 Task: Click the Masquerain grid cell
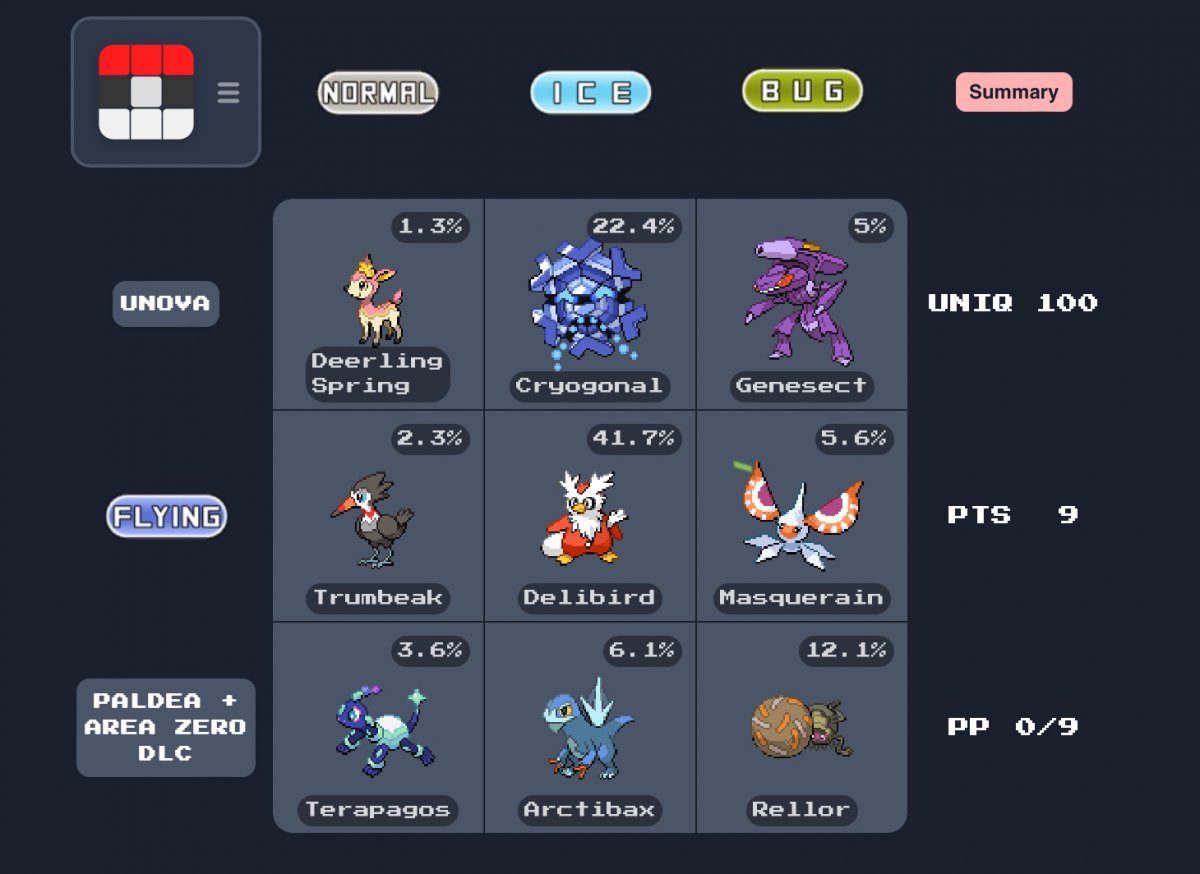coord(802,516)
